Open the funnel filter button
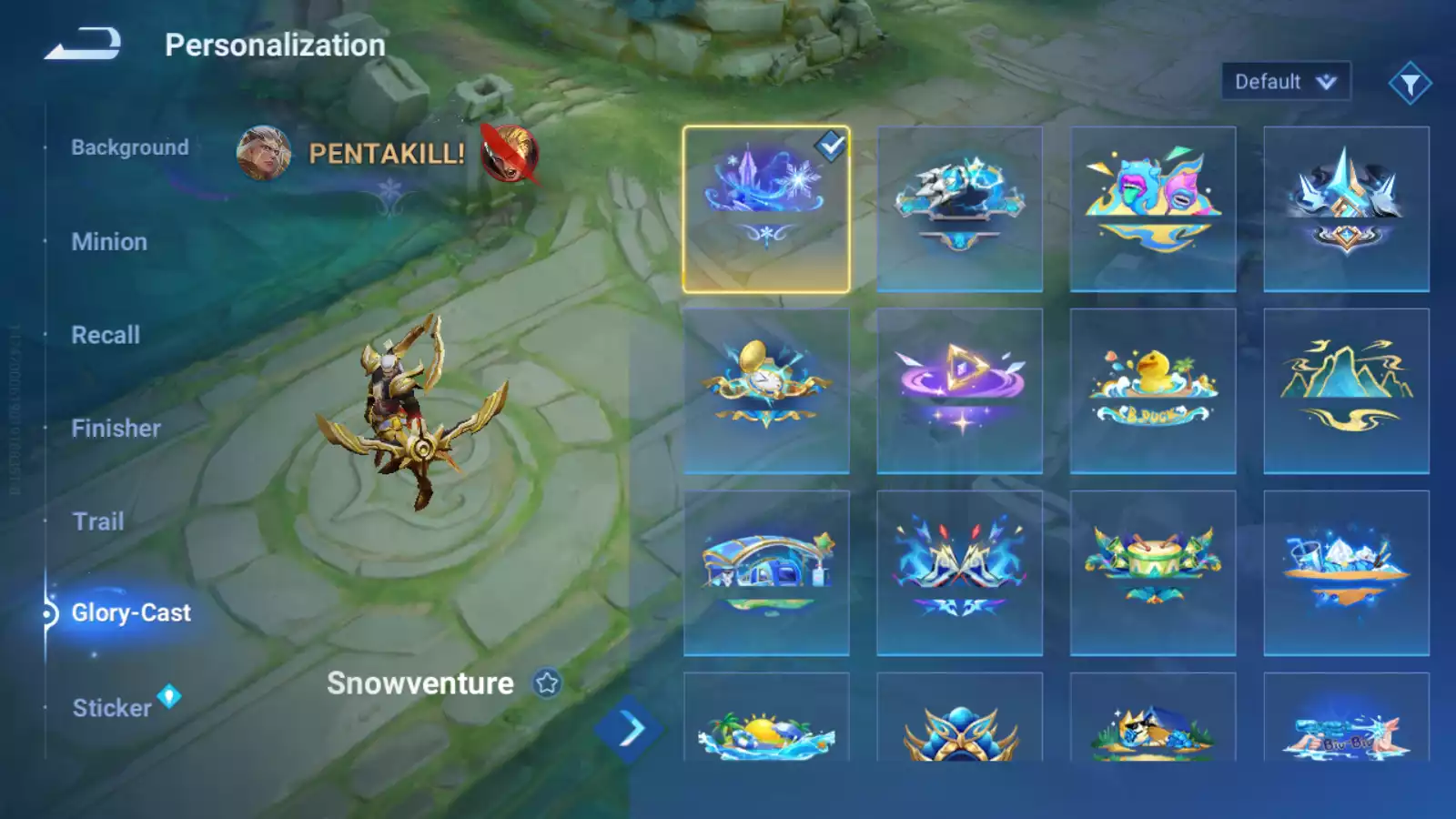This screenshot has height=819, width=1456. pyautogui.click(x=1410, y=84)
